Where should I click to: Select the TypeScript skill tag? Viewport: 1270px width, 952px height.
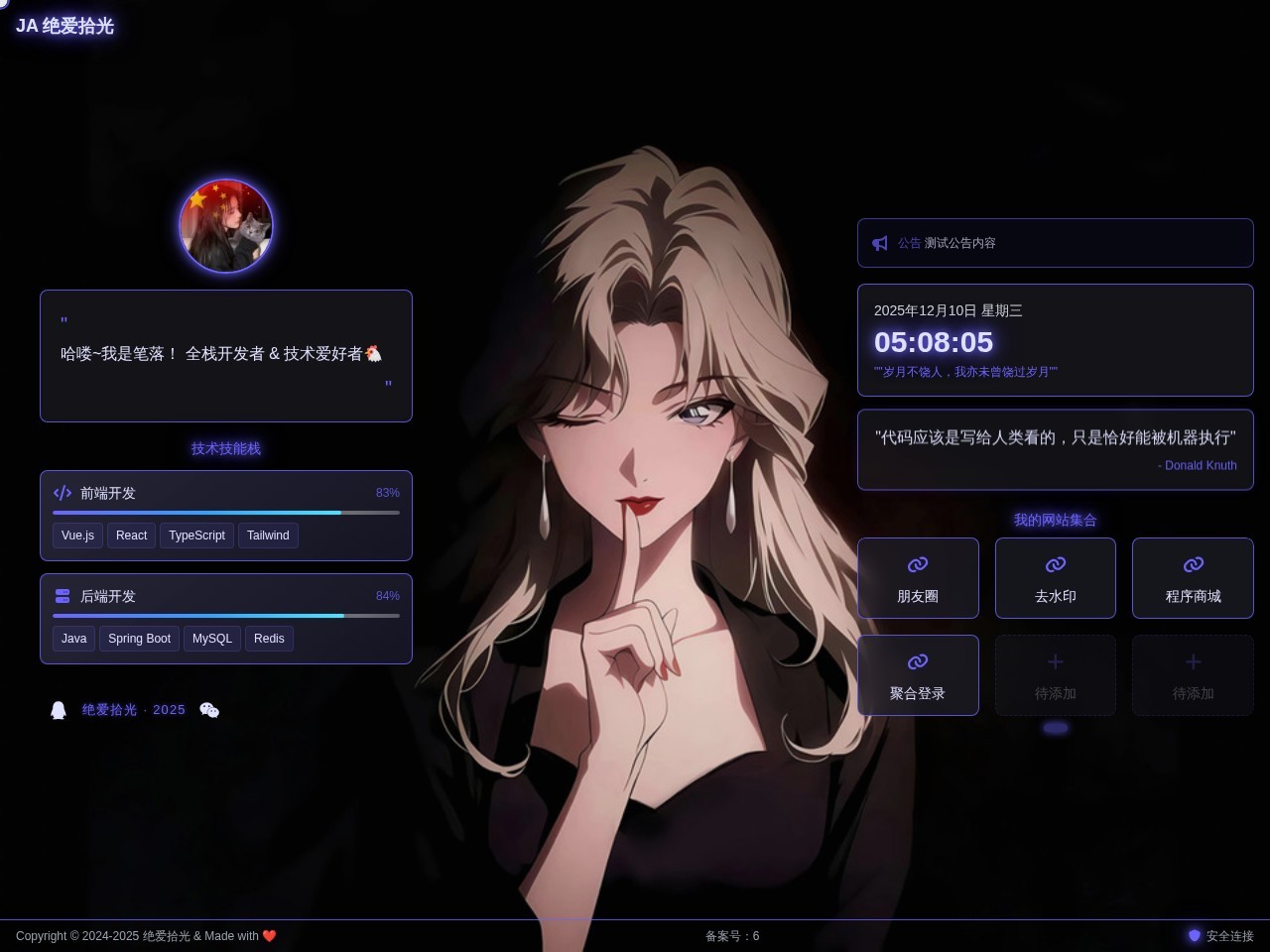click(x=196, y=535)
